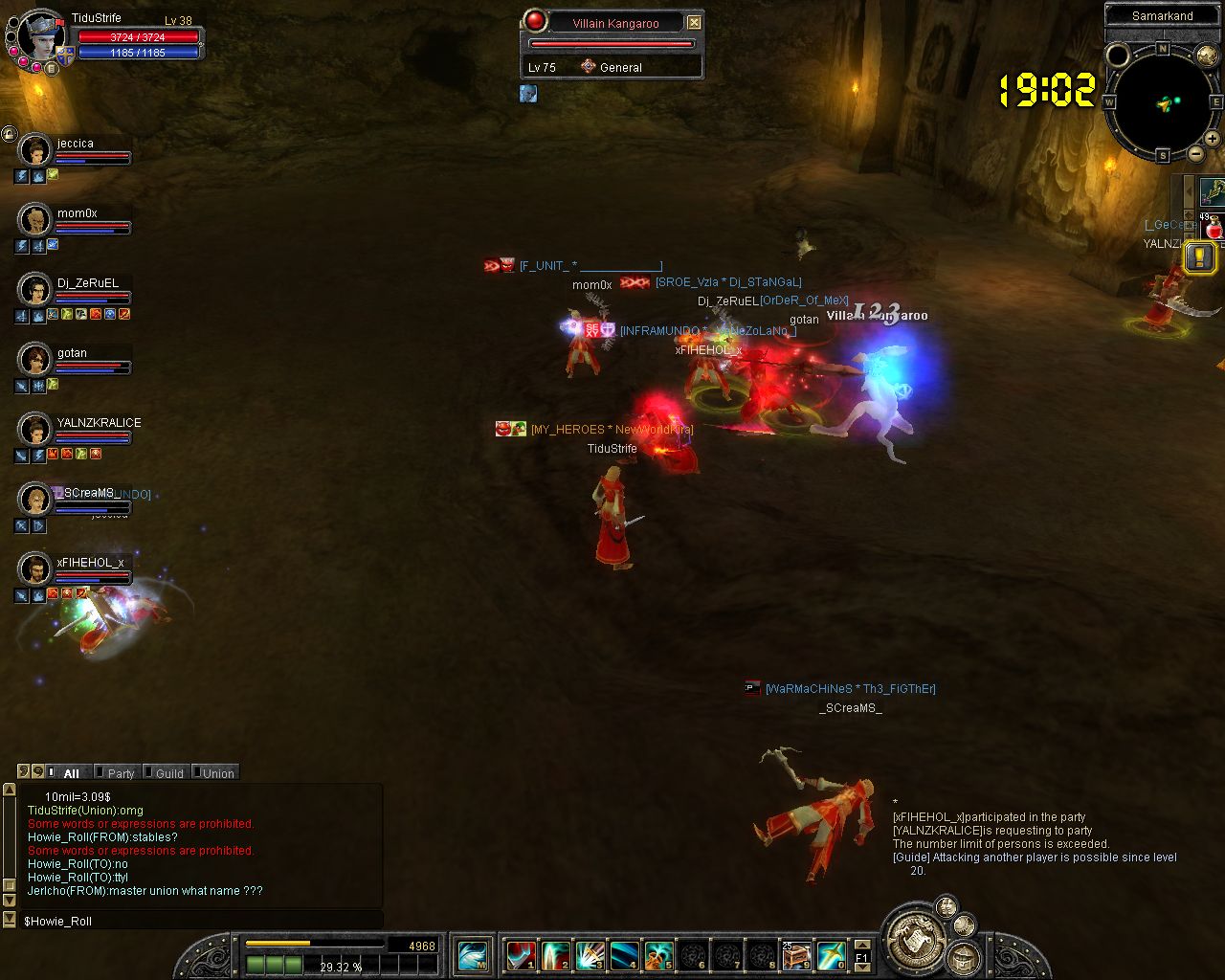Zoom in the minimap with plus button
This screenshot has width=1225, height=980.
click(1212, 139)
